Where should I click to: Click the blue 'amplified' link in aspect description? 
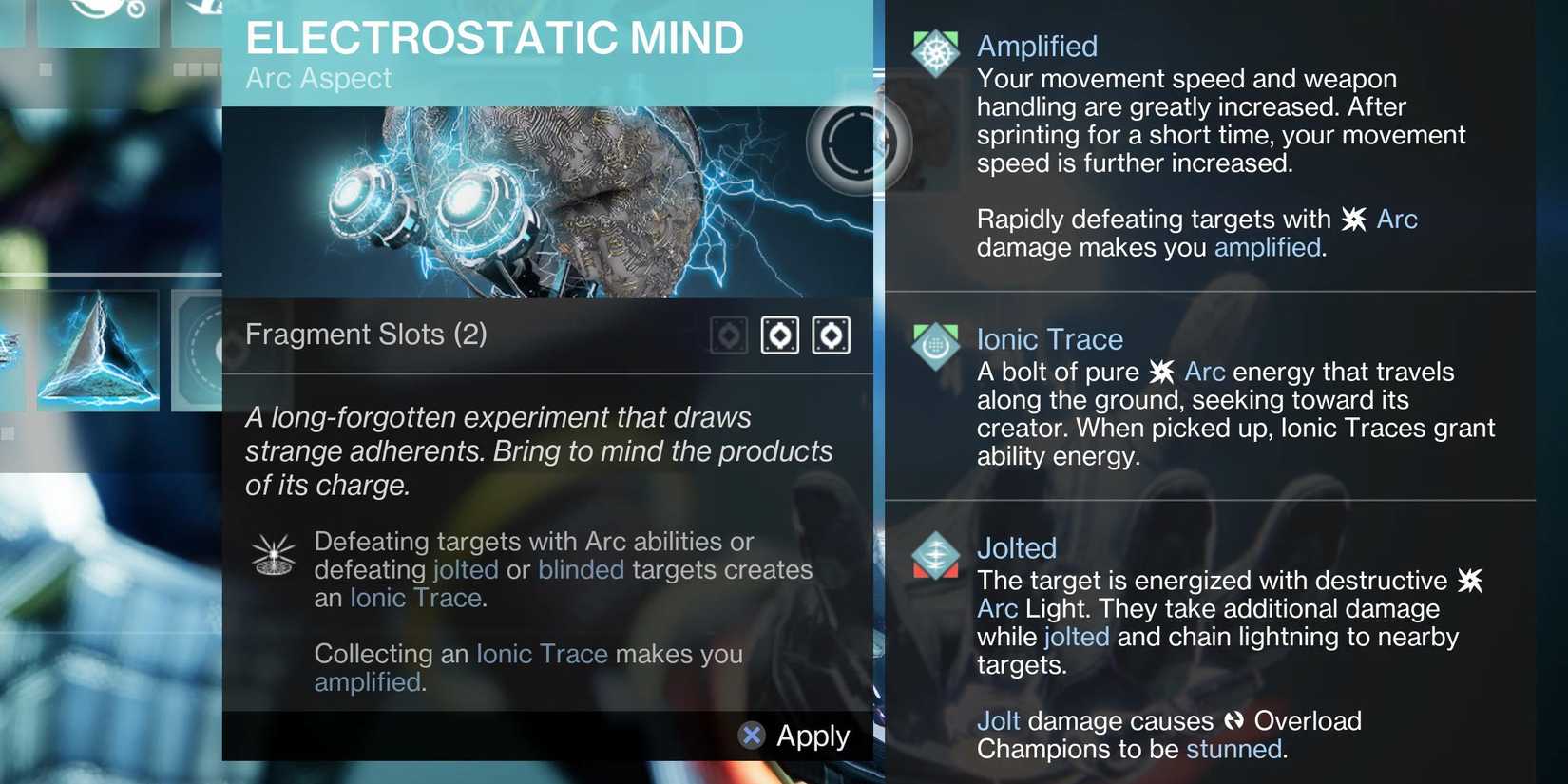tap(368, 681)
